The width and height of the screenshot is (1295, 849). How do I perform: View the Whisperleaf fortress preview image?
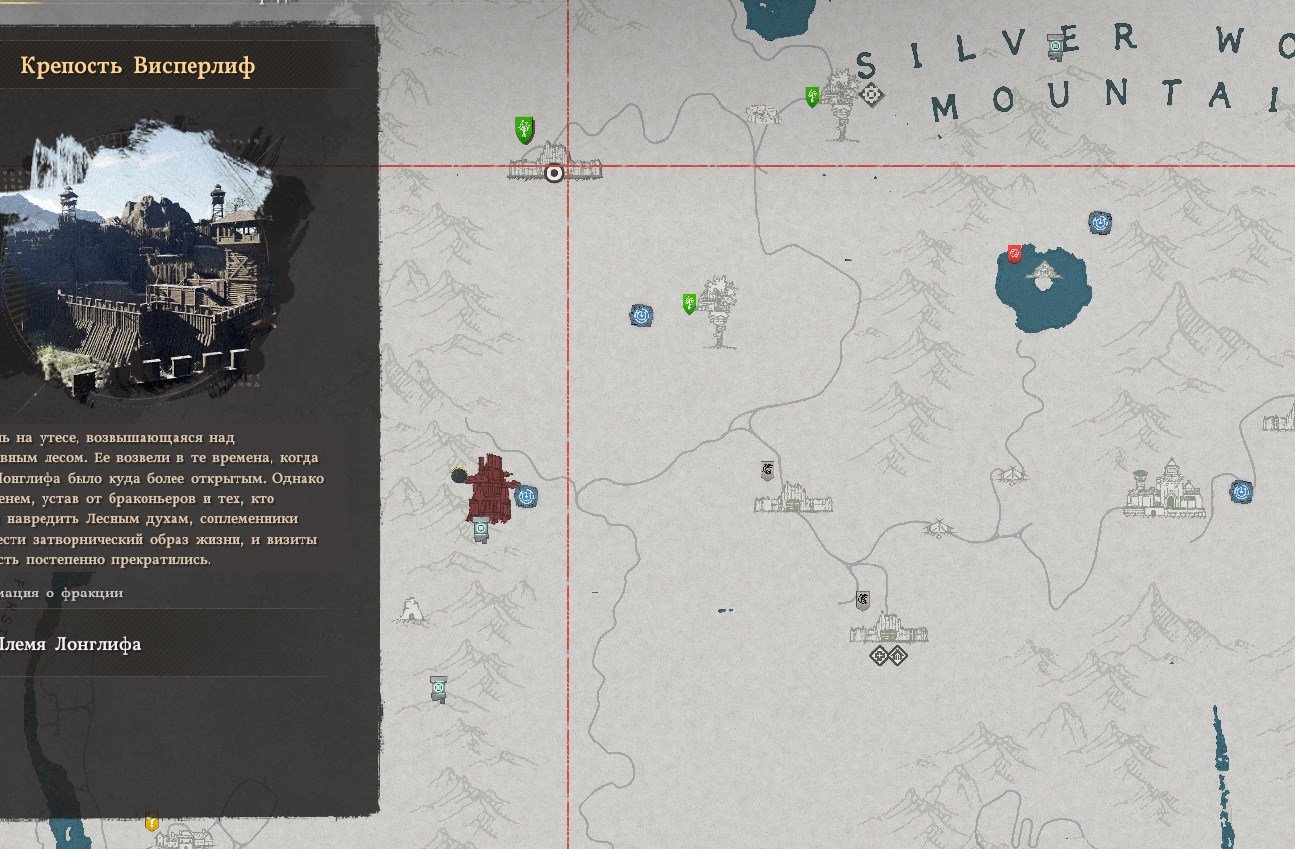(x=140, y=262)
